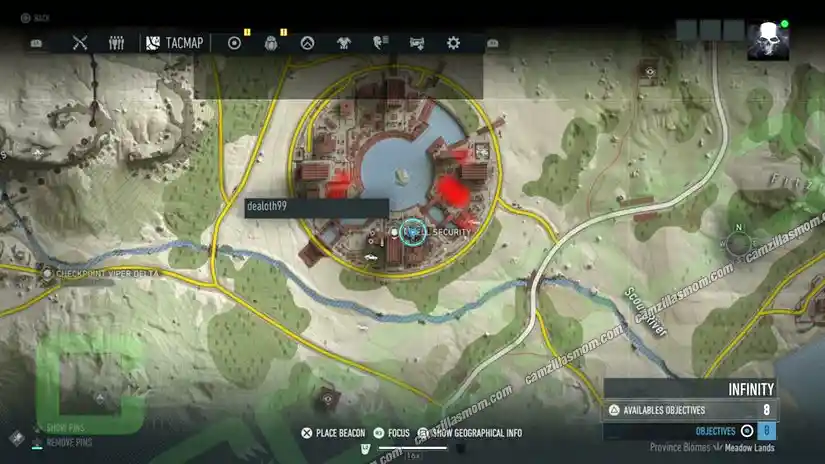Viewport: 825px width, 464px height.
Task: Open the objectives tab with target circle icon
Action: [235, 43]
